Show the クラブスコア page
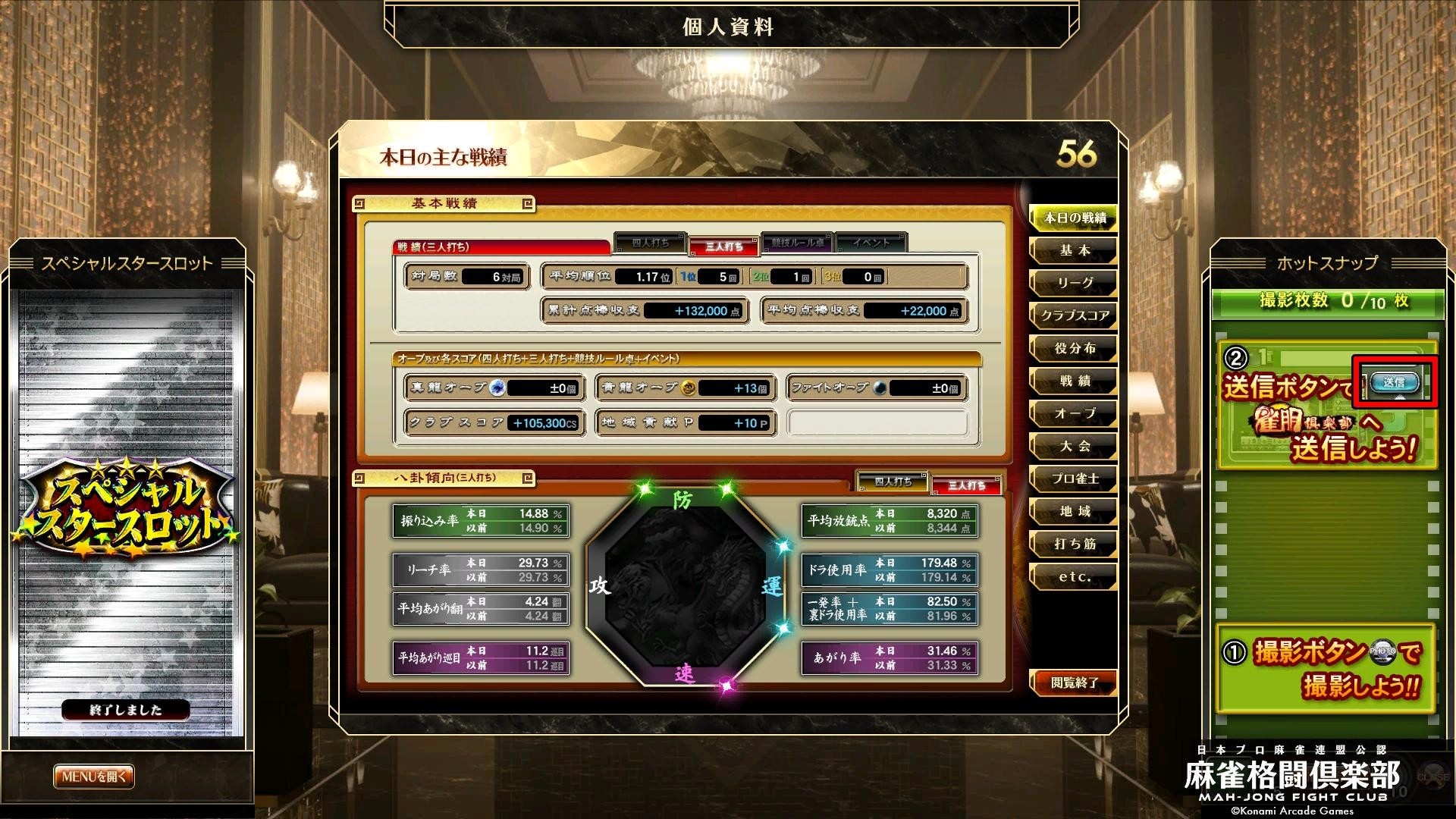1456x819 pixels. pos(1074,316)
